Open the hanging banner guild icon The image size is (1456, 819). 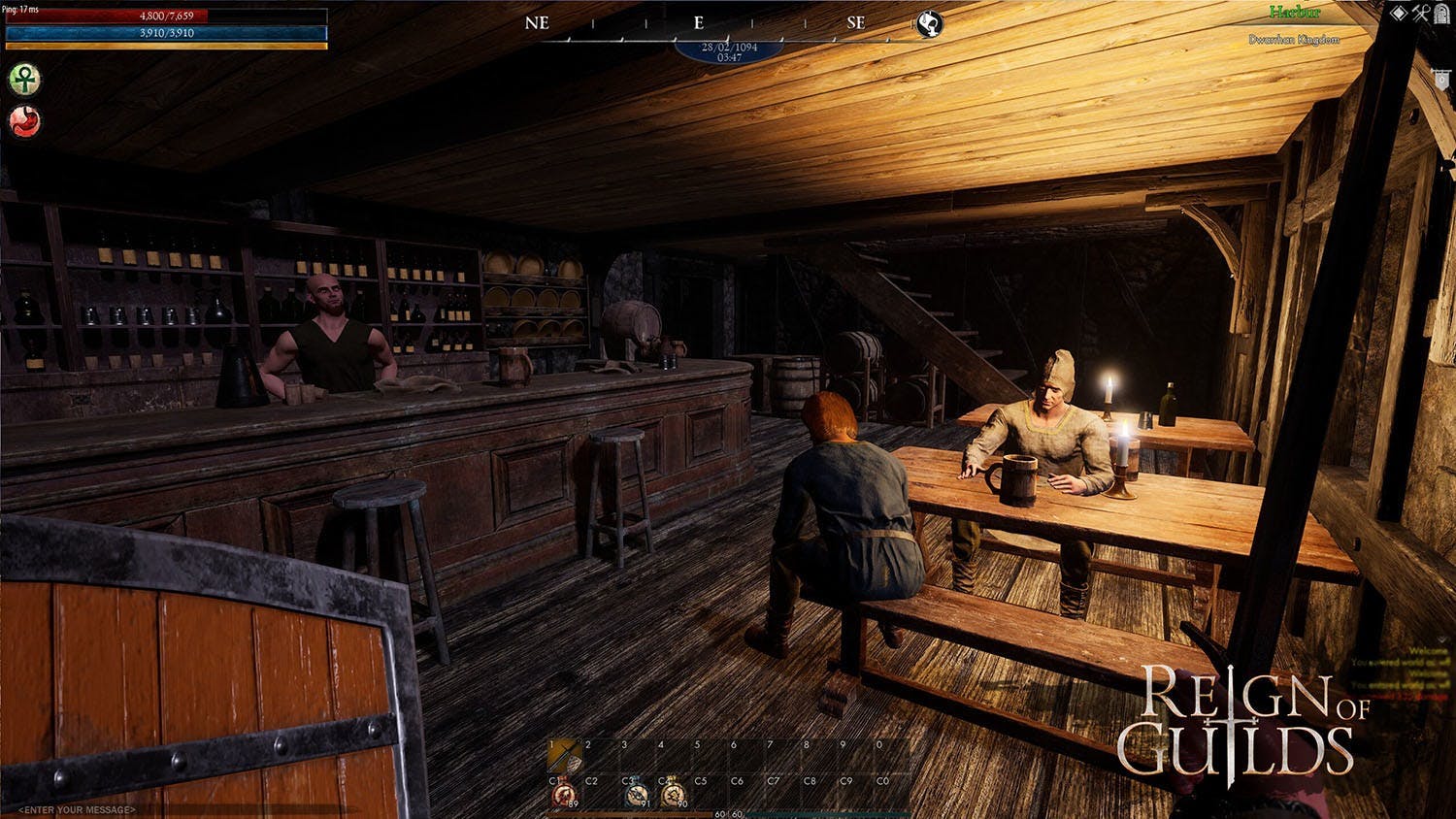1442,80
